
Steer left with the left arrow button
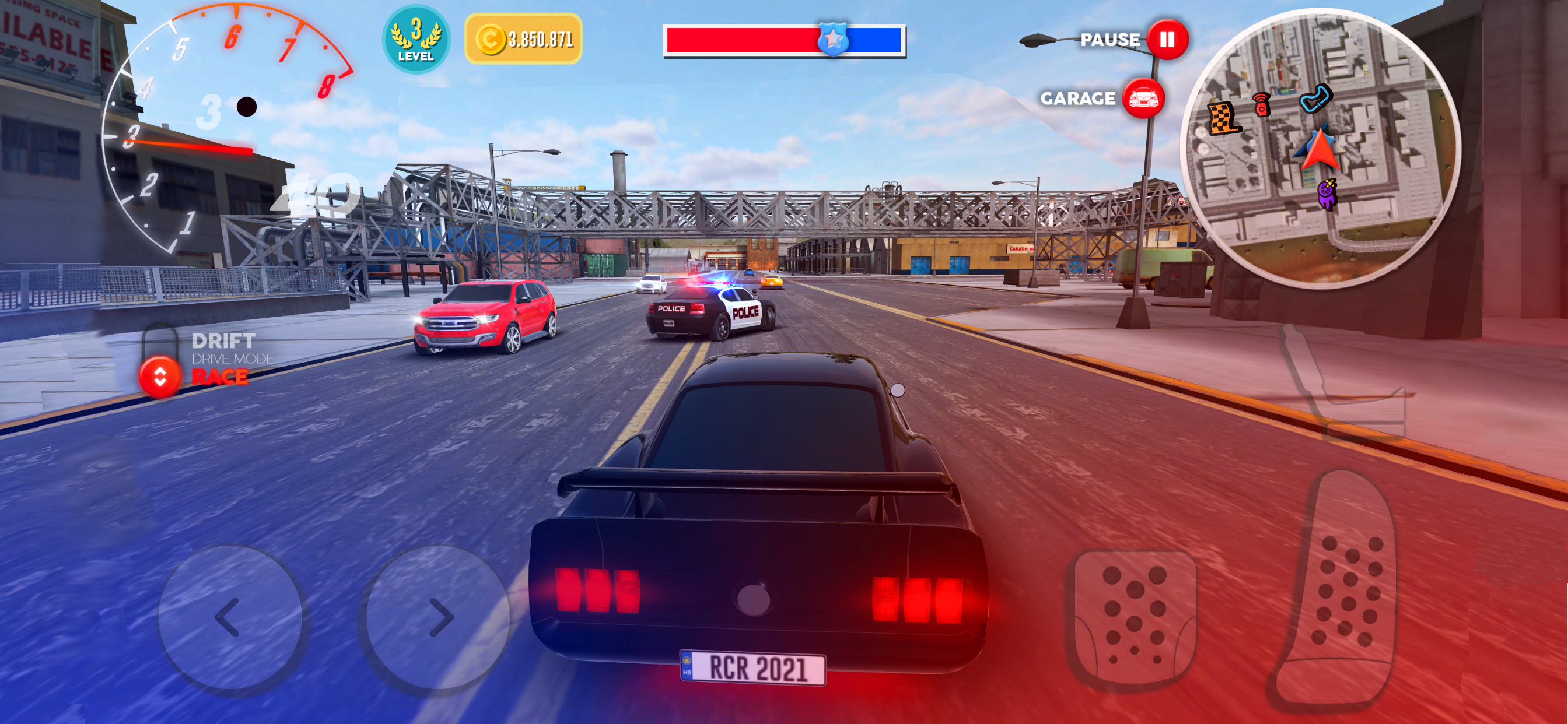(230, 617)
